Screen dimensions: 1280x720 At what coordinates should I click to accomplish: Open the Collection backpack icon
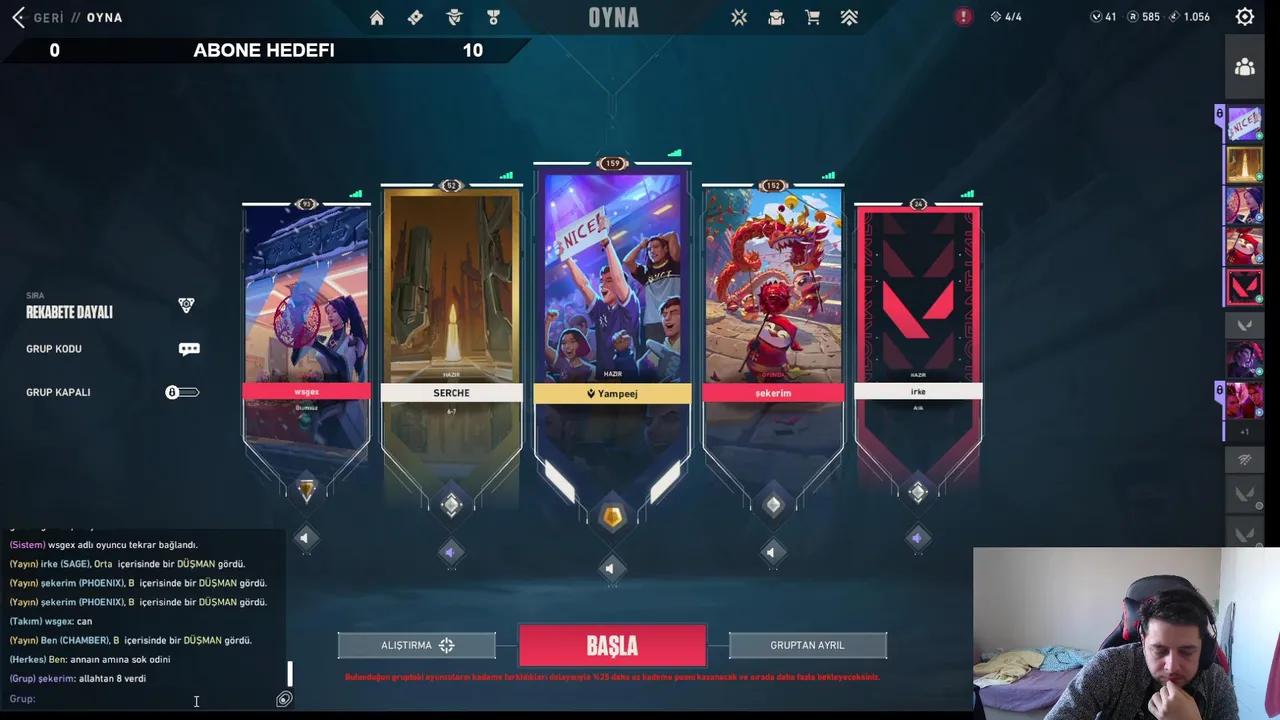click(776, 17)
